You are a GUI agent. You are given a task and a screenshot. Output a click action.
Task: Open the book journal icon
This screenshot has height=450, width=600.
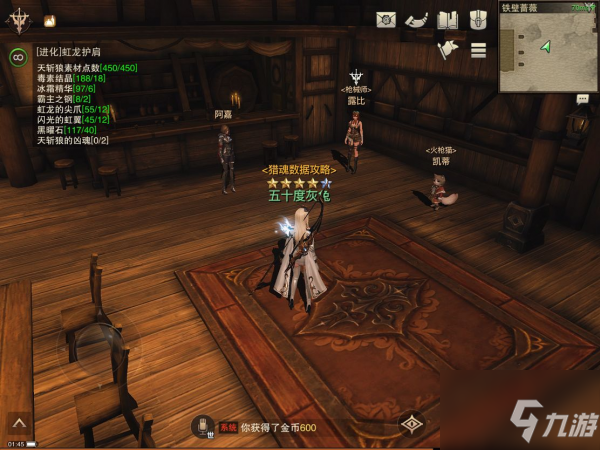(x=448, y=20)
